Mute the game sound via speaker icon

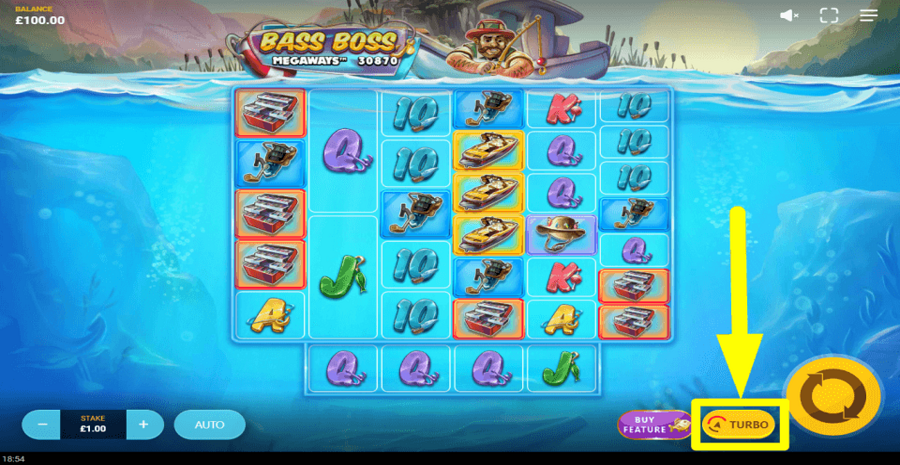[790, 15]
